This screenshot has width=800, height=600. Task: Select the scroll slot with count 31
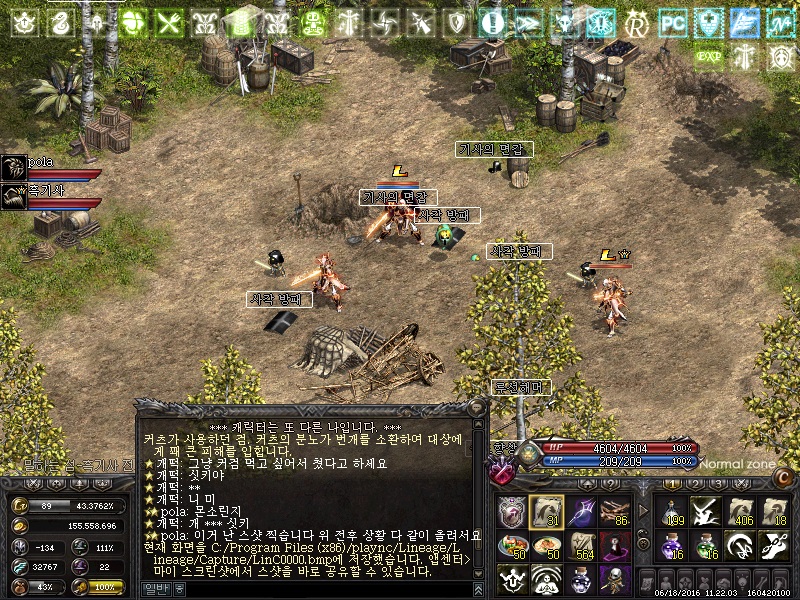point(546,511)
